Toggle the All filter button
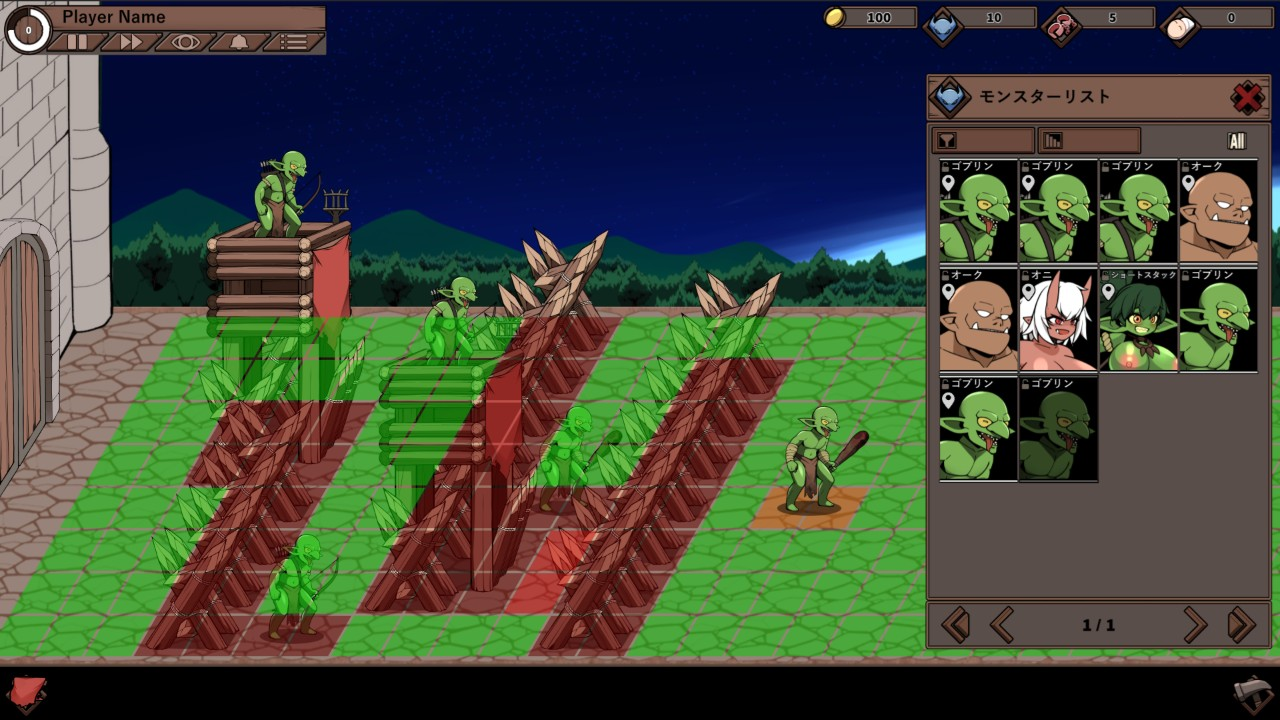The height and width of the screenshot is (720, 1280). click(1237, 141)
